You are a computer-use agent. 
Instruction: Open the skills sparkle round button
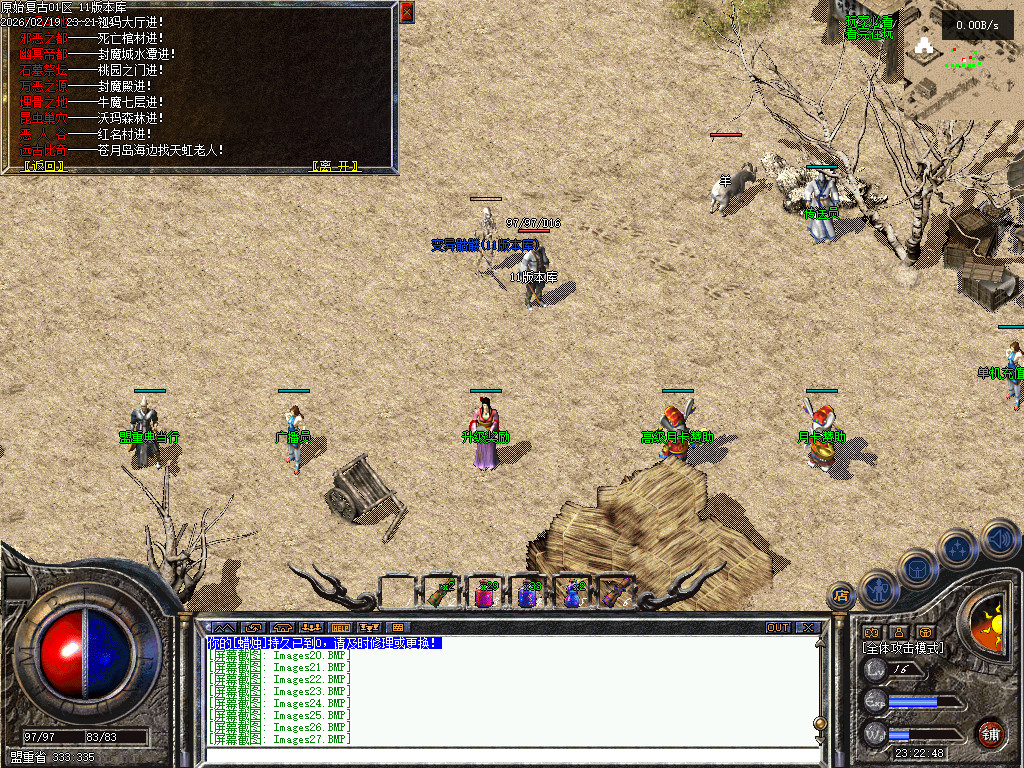point(958,548)
